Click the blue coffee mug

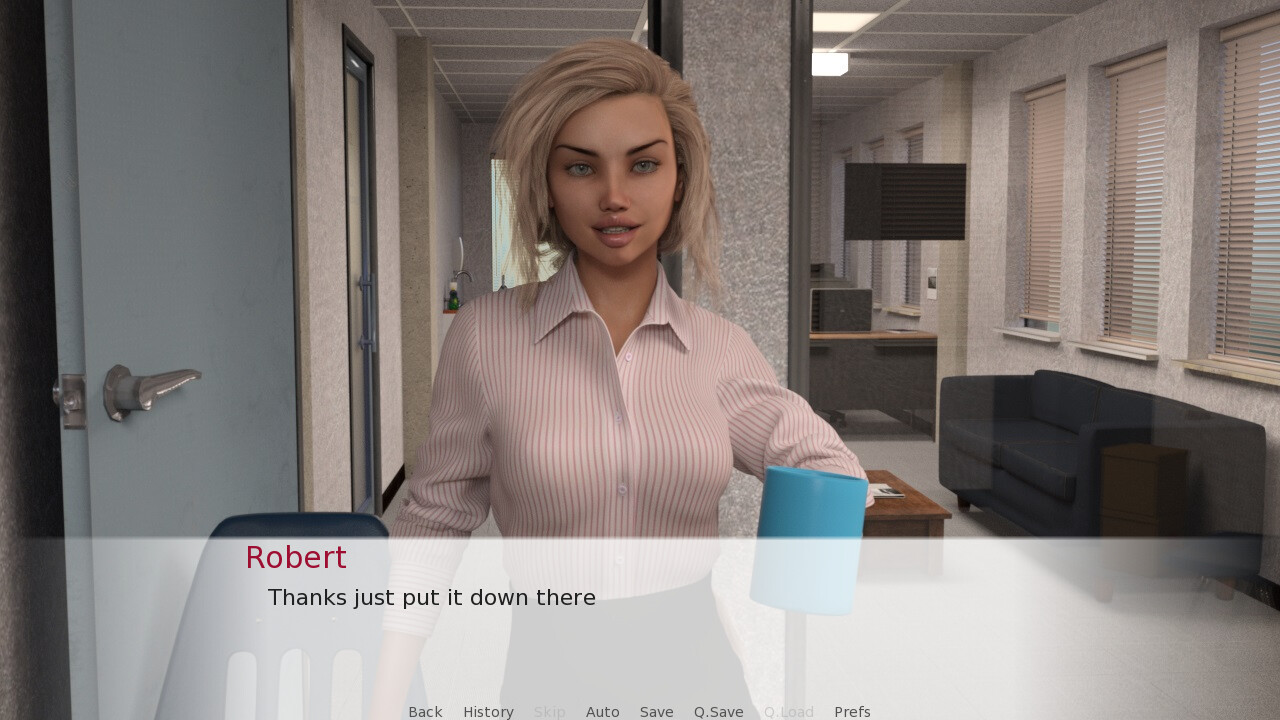pyautogui.click(x=810, y=540)
